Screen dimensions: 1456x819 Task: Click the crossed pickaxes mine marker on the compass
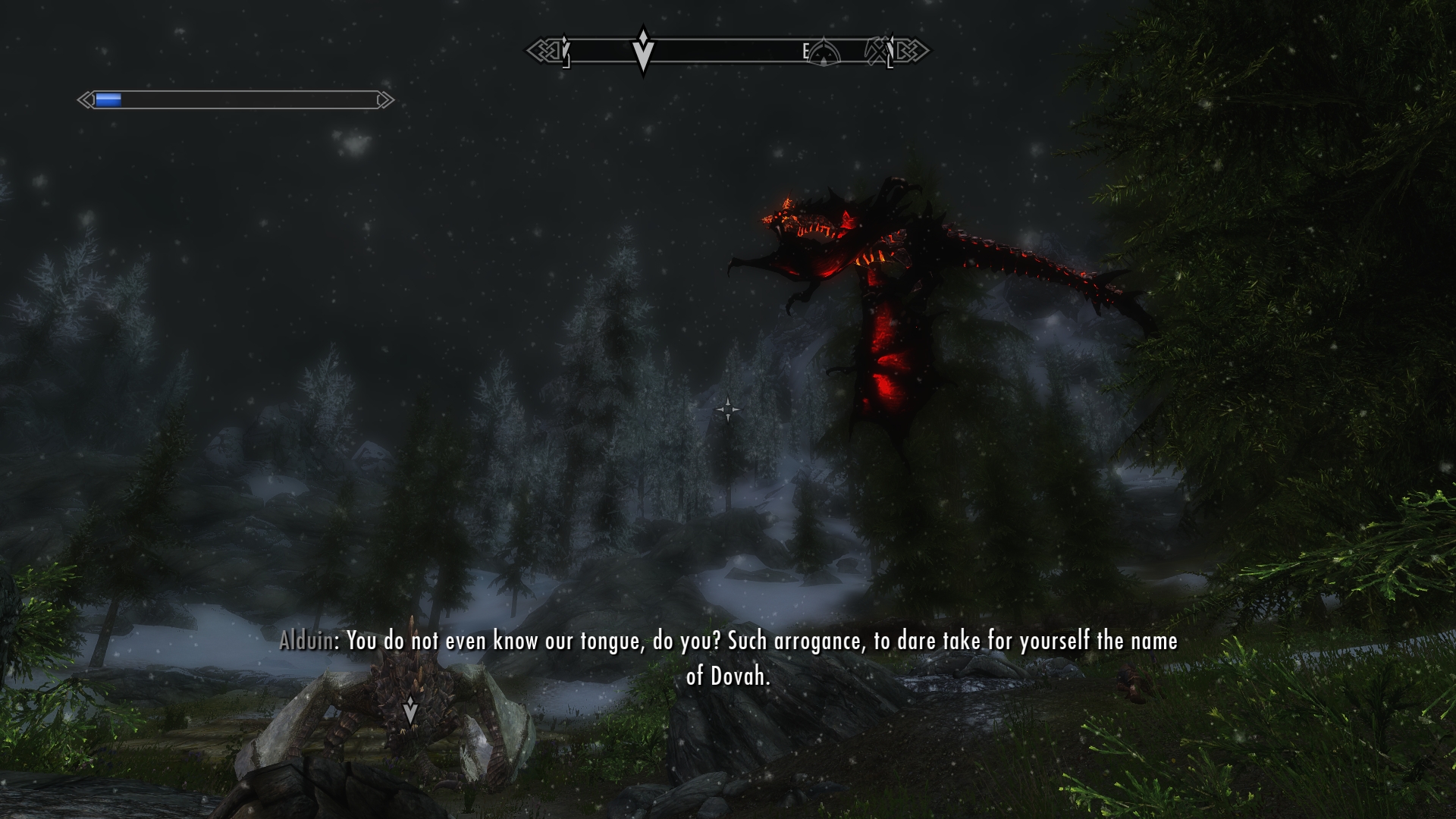(878, 50)
